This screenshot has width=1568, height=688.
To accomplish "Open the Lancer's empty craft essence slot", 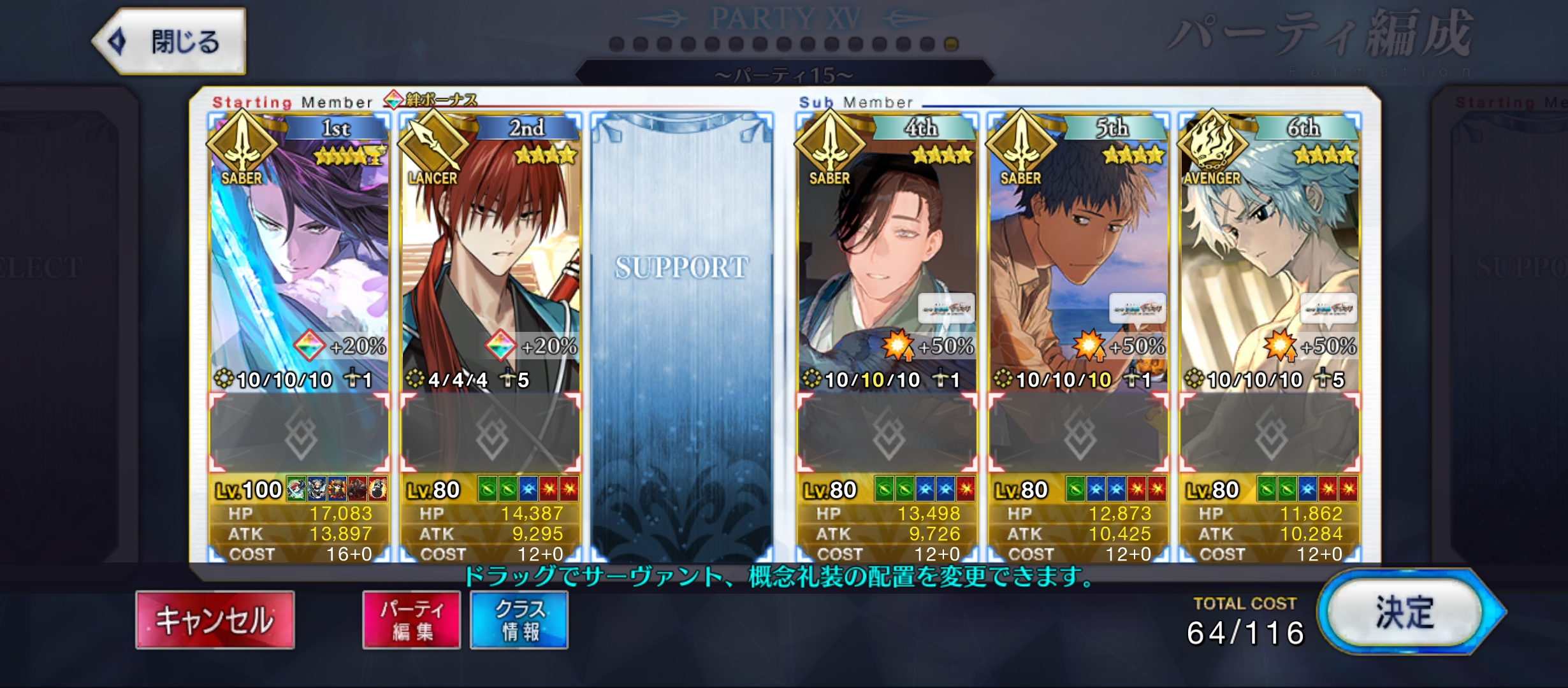I will [x=491, y=434].
